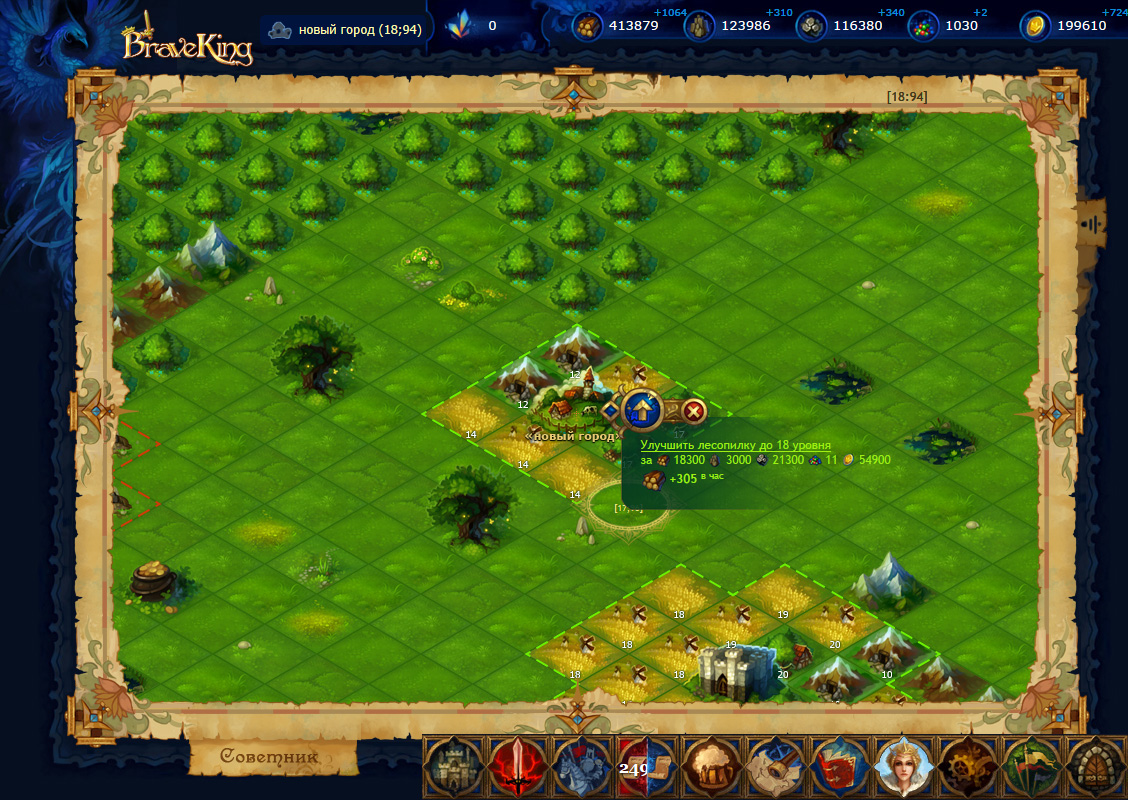Open the green flag banner icon

[1032, 768]
